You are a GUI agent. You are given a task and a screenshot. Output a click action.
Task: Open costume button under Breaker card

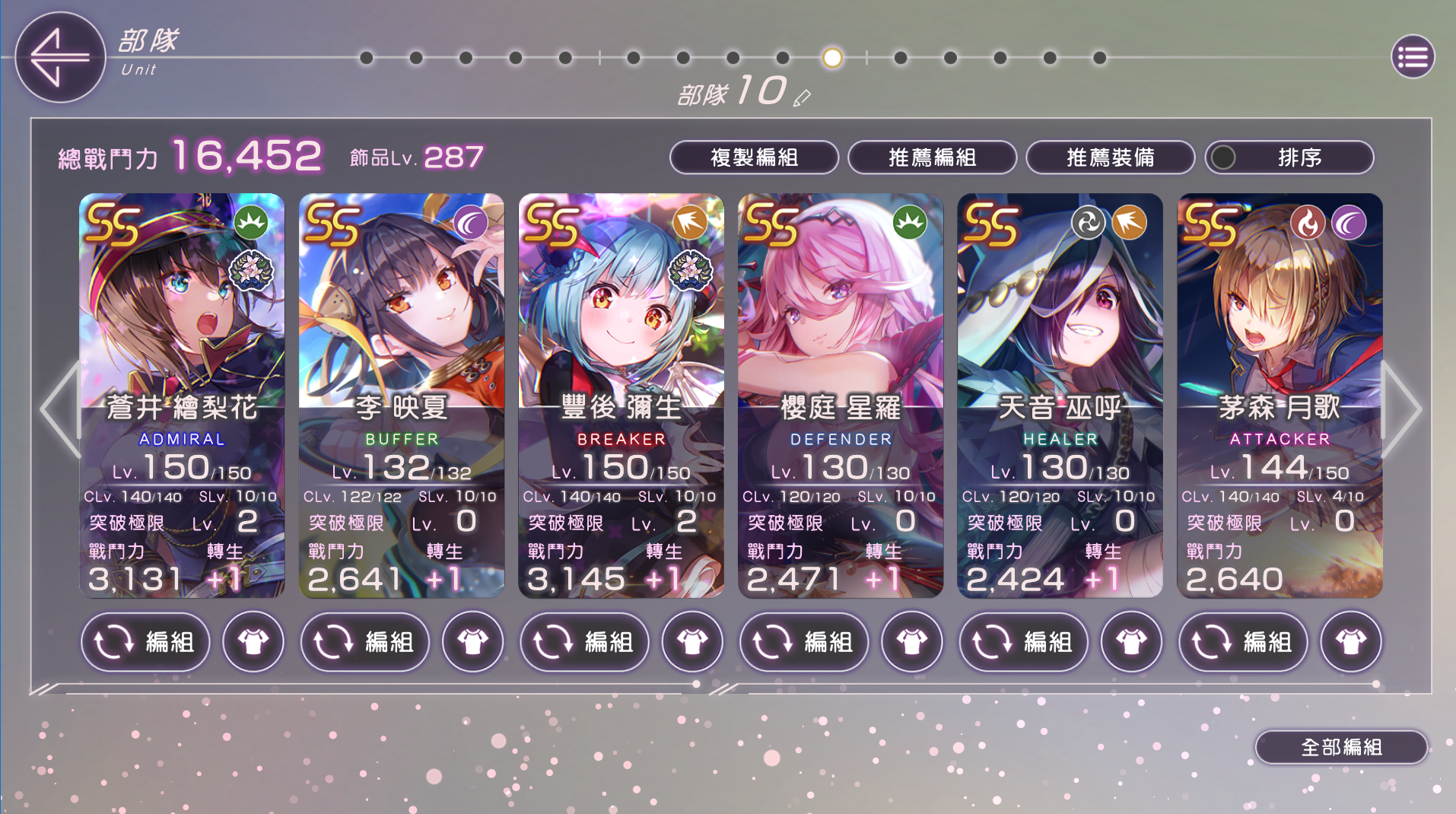[x=692, y=642]
